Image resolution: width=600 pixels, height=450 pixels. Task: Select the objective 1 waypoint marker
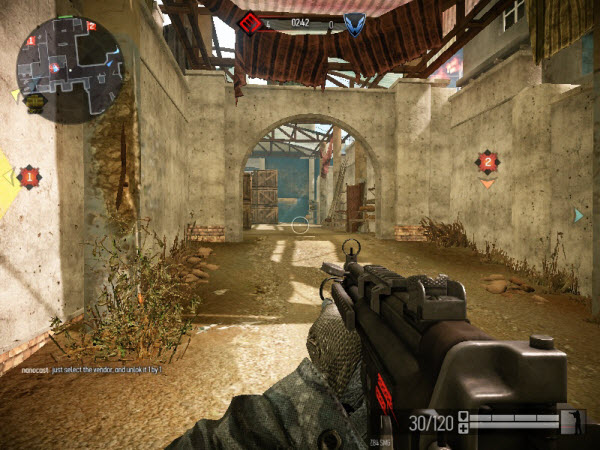click(29, 177)
